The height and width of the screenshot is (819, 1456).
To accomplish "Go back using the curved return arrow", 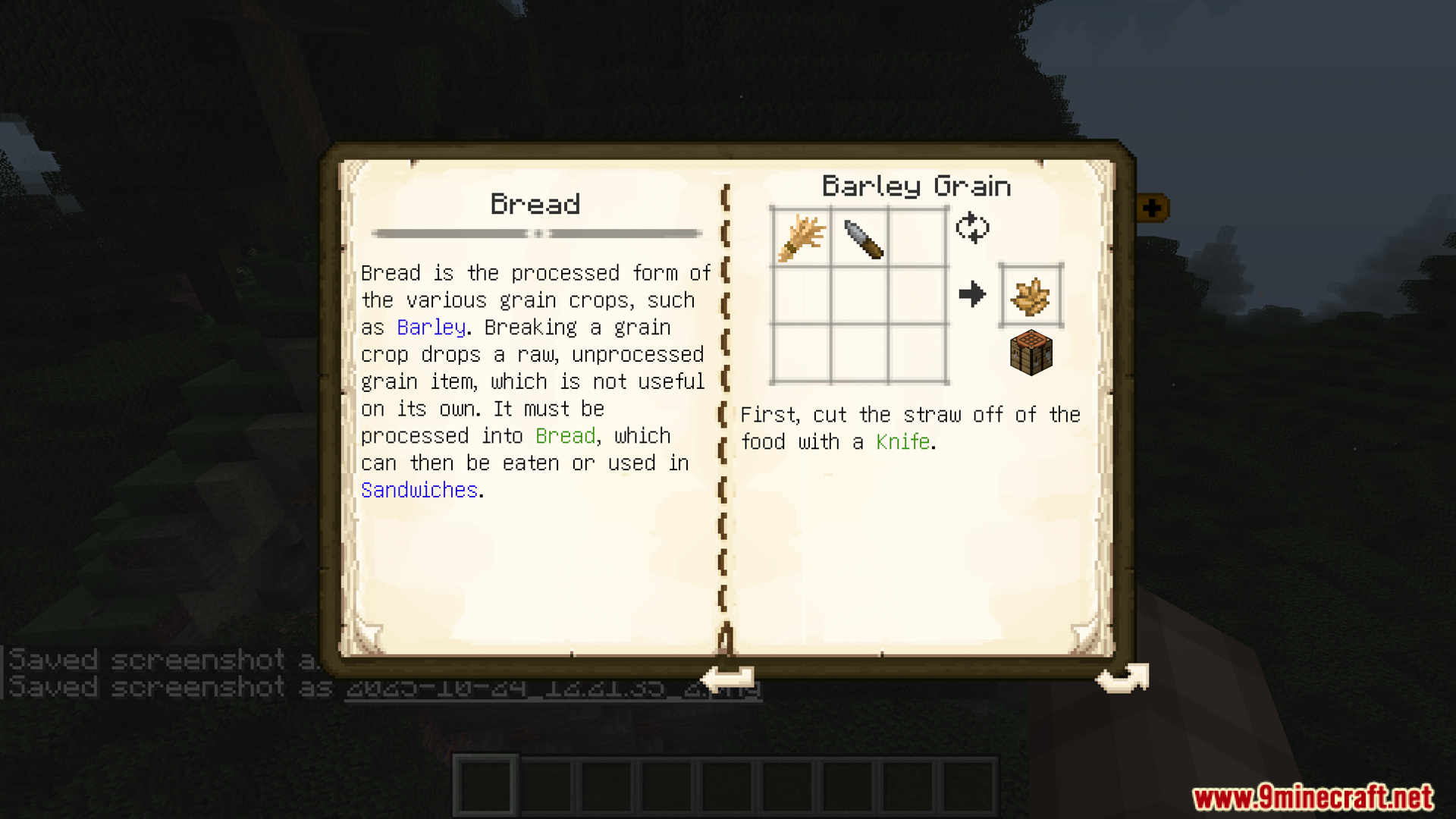I will click(1122, 677).
